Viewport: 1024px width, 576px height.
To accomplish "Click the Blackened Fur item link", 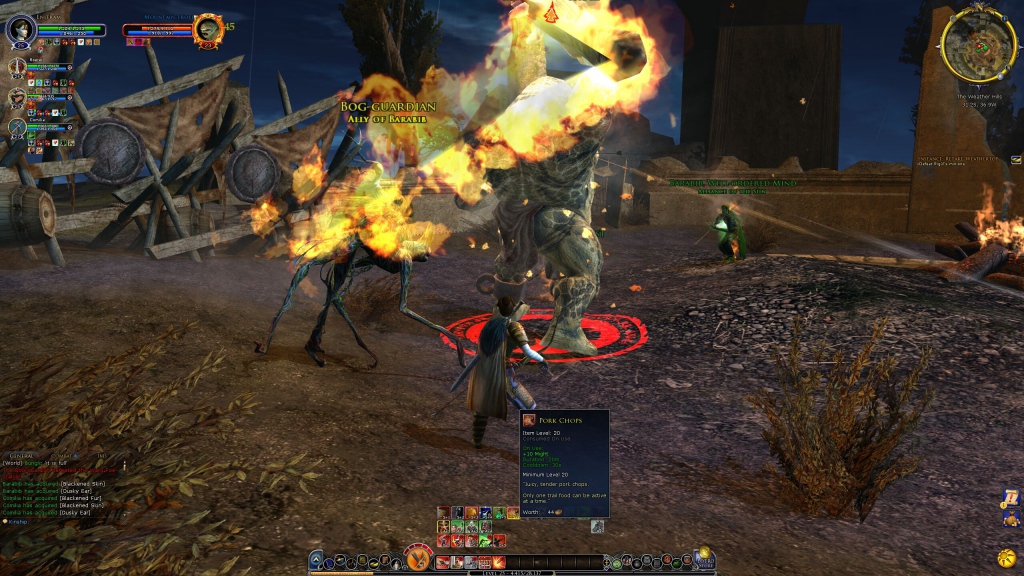I will tap(80, 498).
